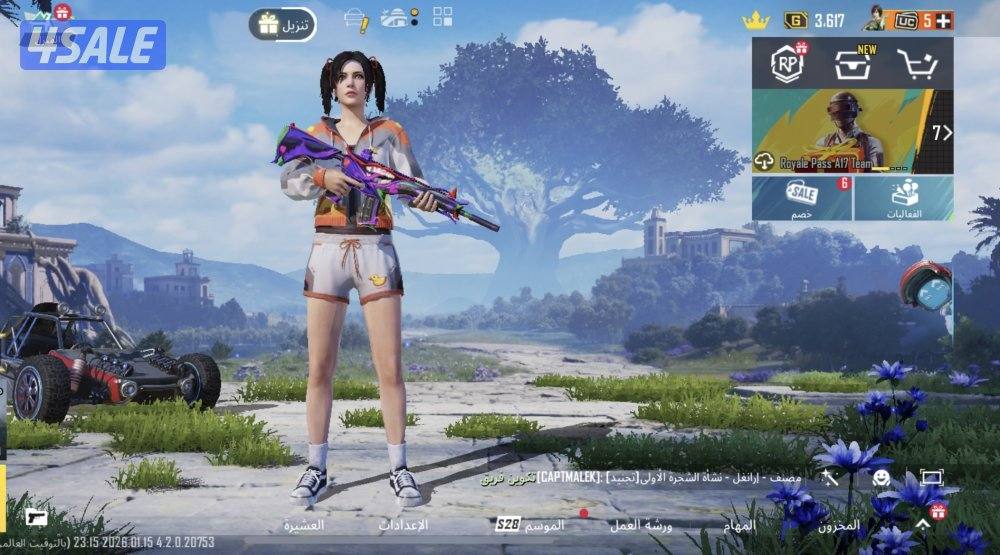
Task: Open the Season S28 tab (الموسم)
Action: [531, 525]
